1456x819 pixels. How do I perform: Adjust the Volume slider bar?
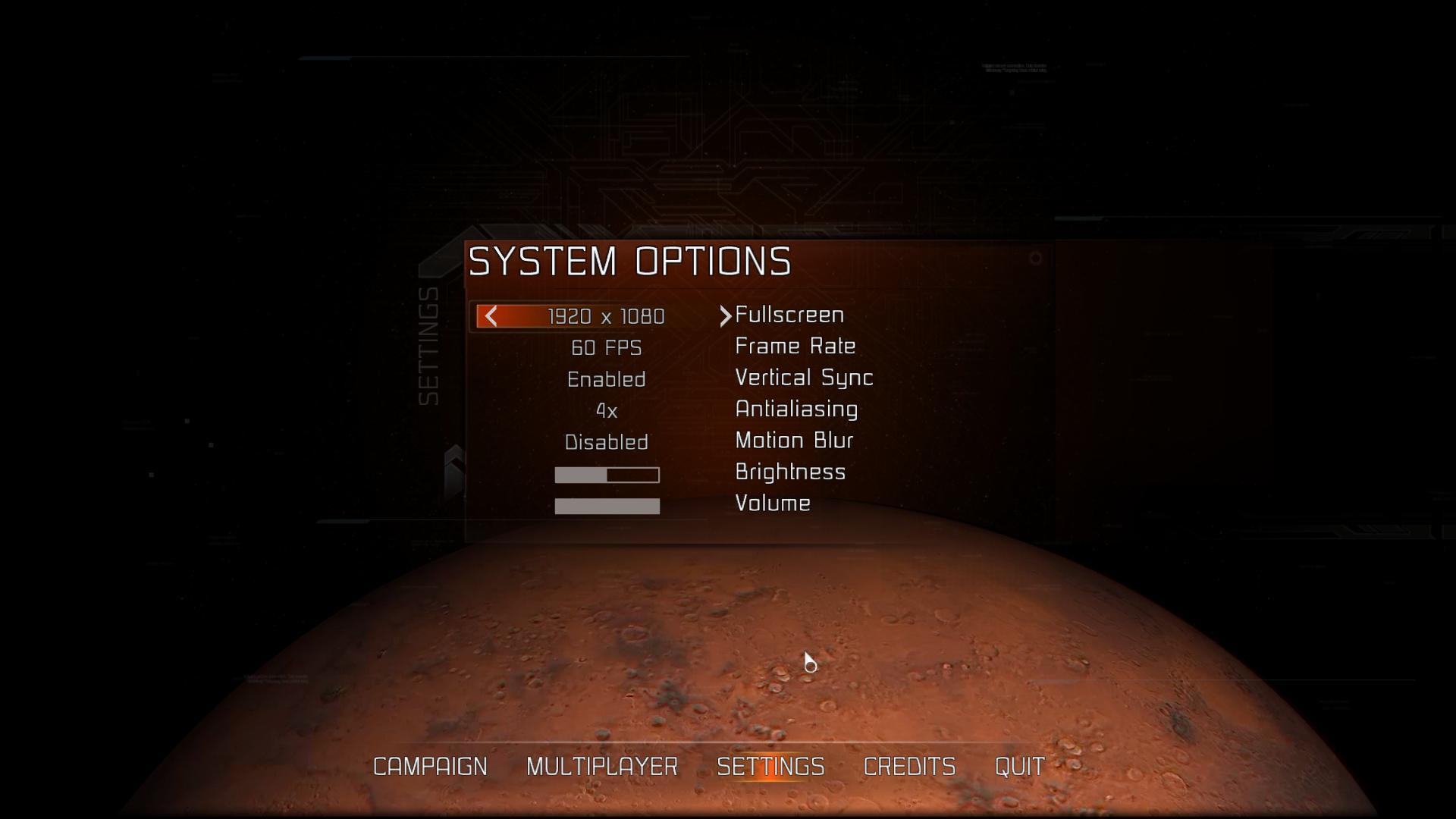click(607, 507)
